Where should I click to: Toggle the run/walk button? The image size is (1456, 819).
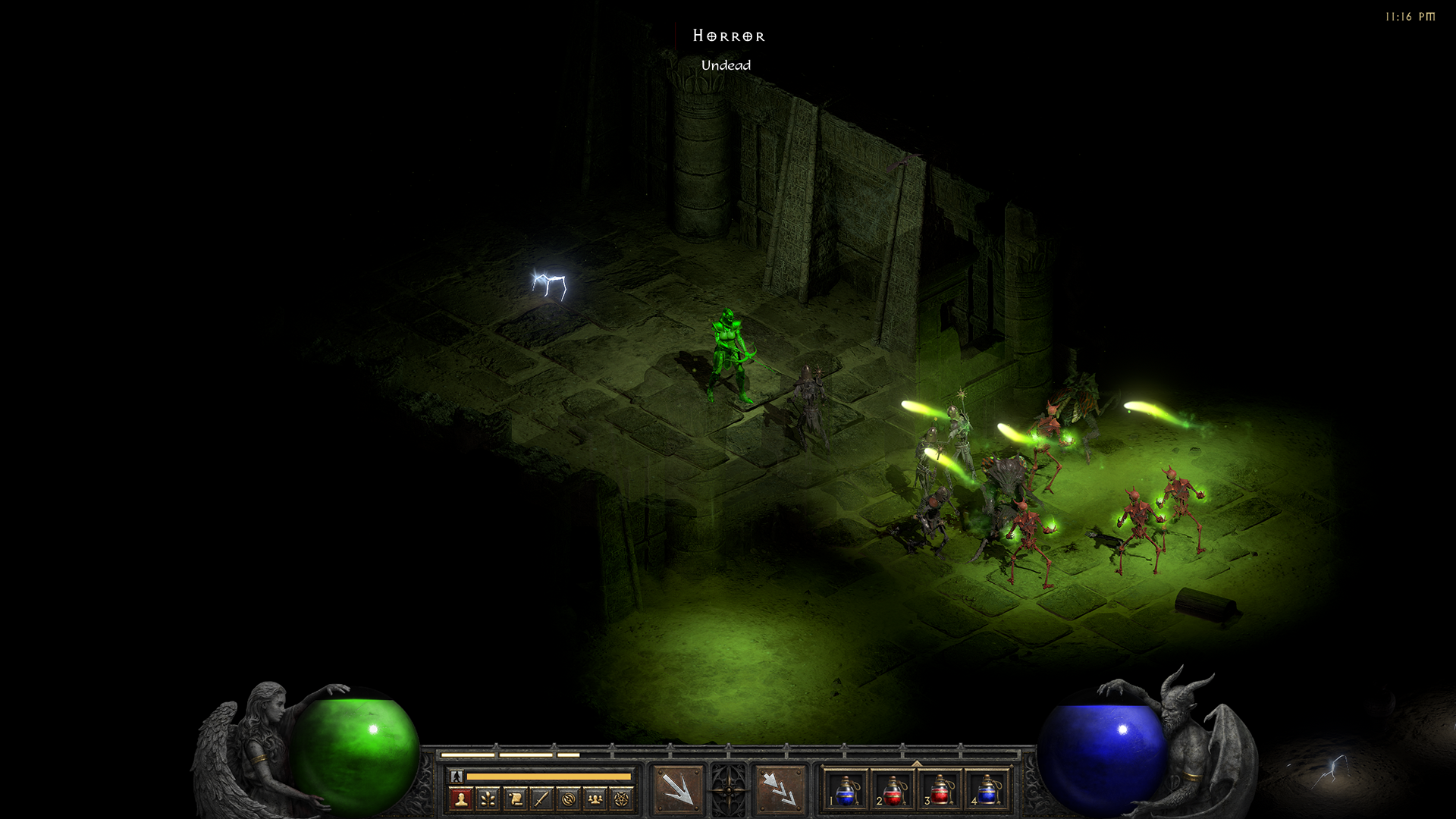[457, 777]
